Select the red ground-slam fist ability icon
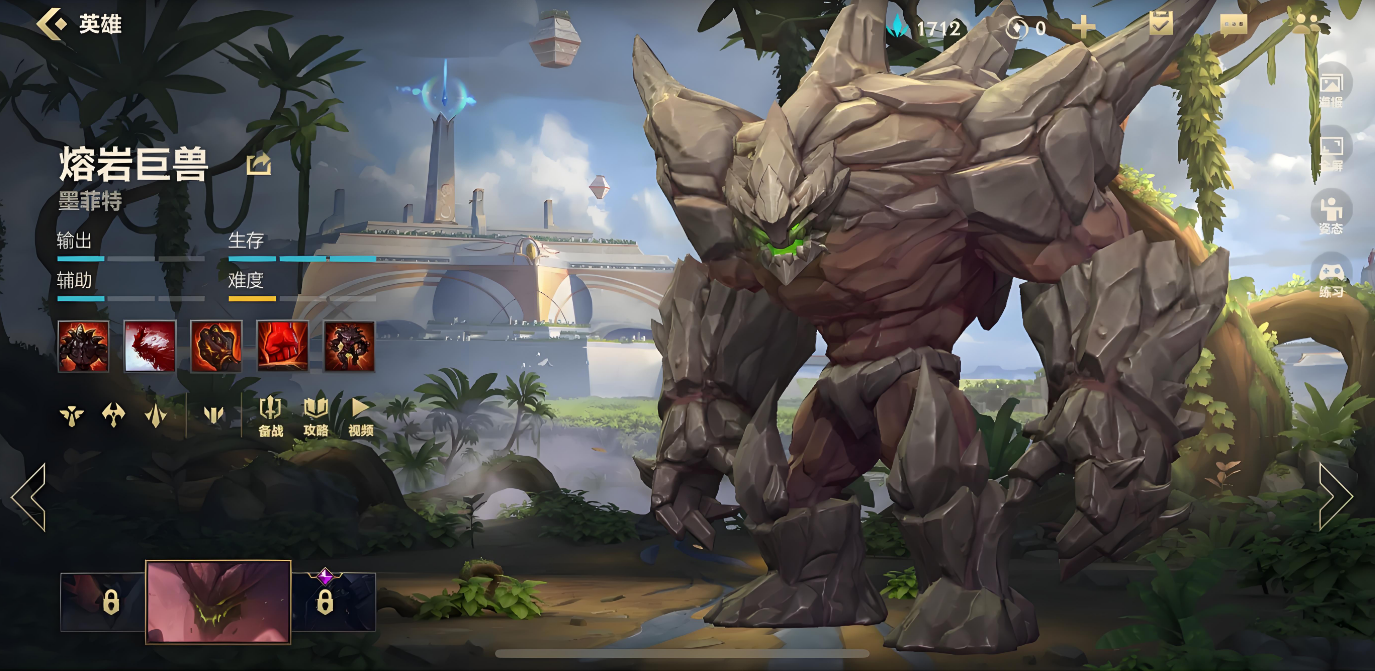Image resolution: width=1375 pixels, height=671 pixels. click(x=283, y=347)
